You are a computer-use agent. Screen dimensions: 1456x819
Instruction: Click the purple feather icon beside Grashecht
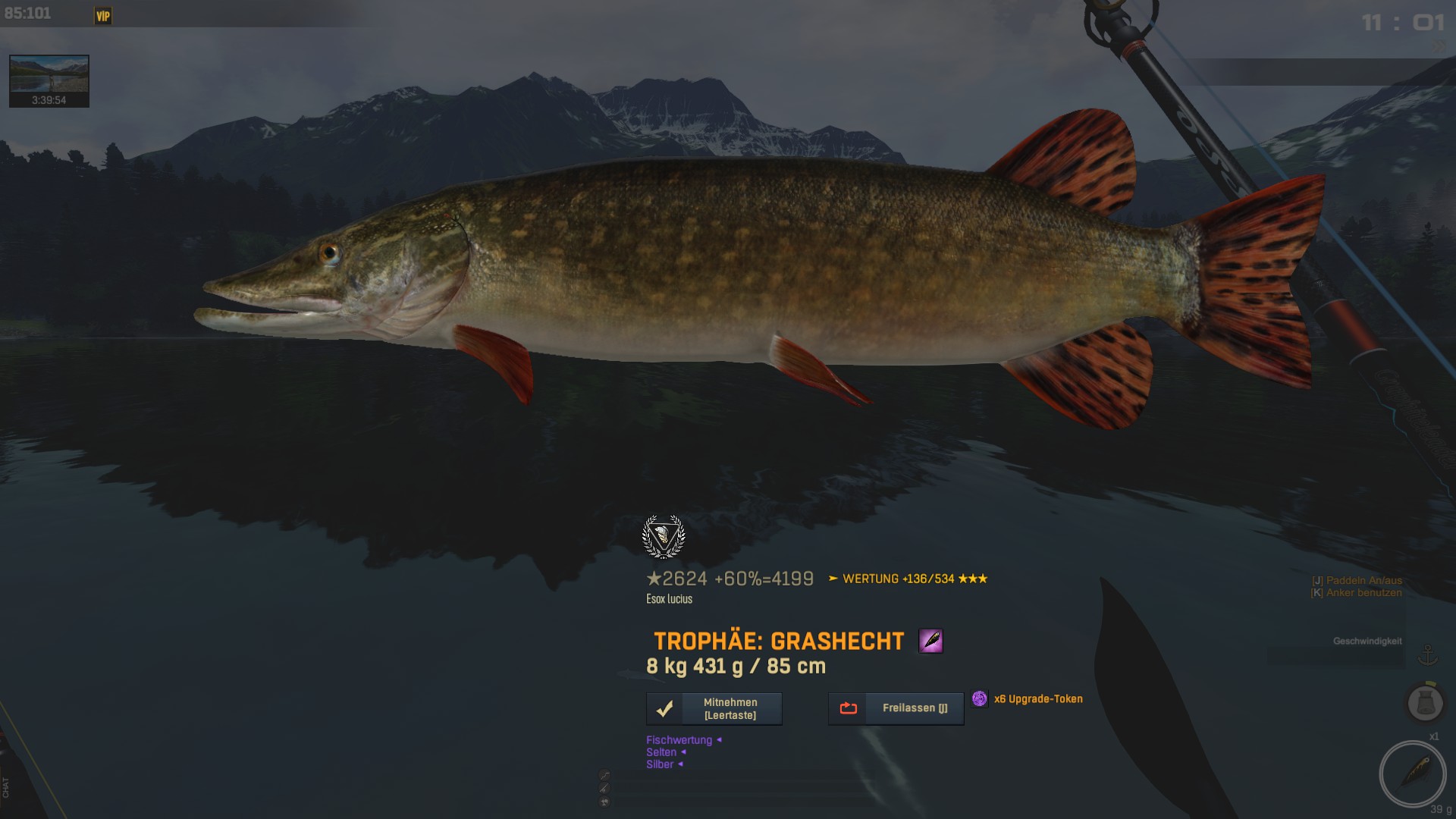(x=930, y=641)
